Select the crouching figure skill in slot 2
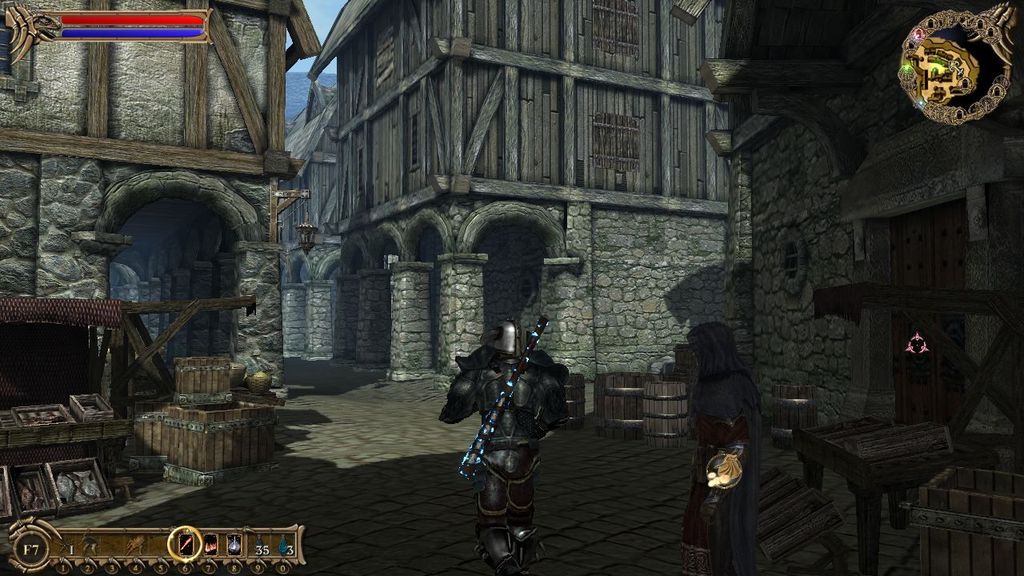 tap(88, 545)
